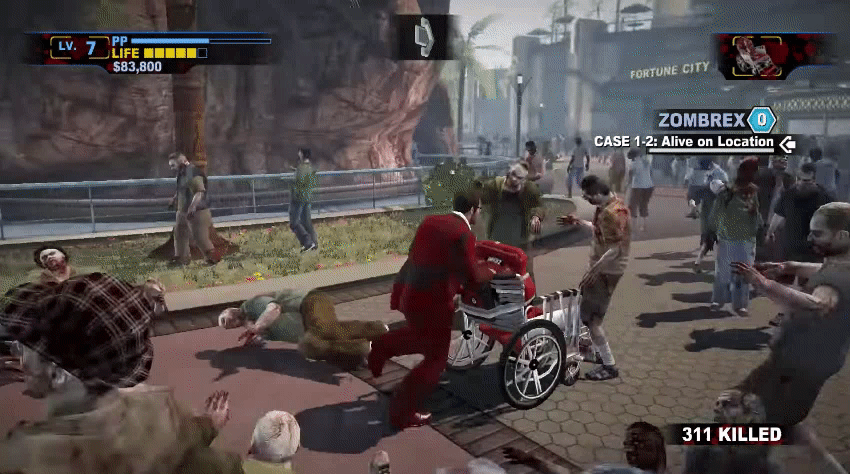
Task: Open the Zombrex counter indicator
Action: pos(762,120)
